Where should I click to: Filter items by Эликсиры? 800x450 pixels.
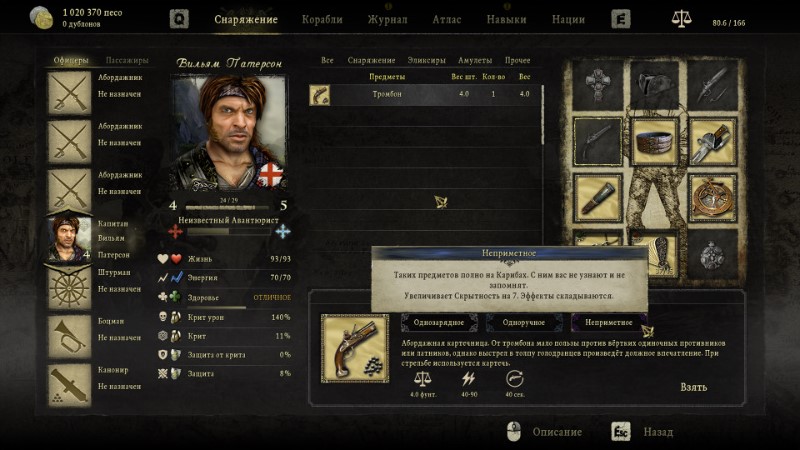coord(427,61)
